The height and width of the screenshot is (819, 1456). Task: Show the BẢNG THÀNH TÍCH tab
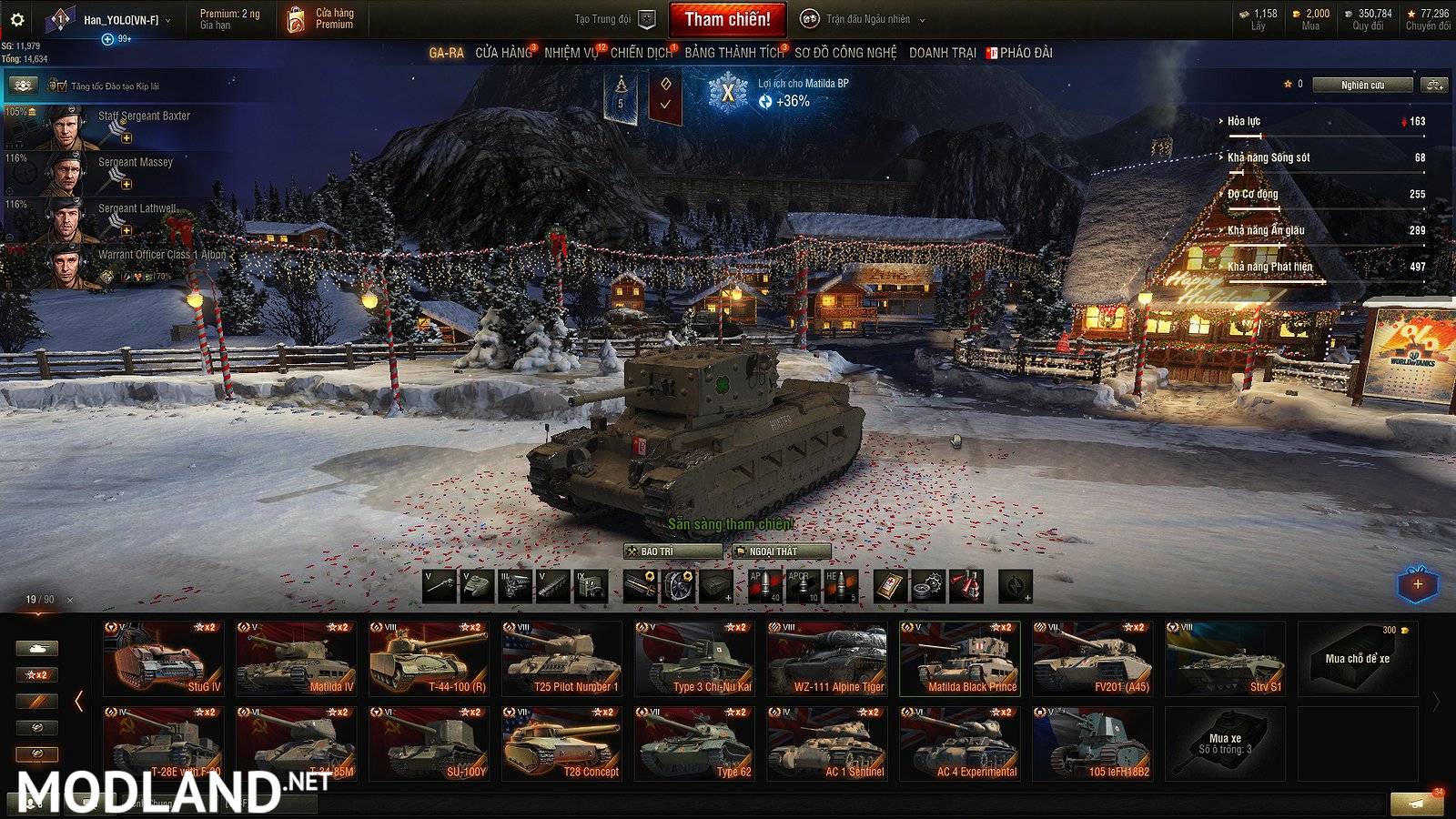733,53
